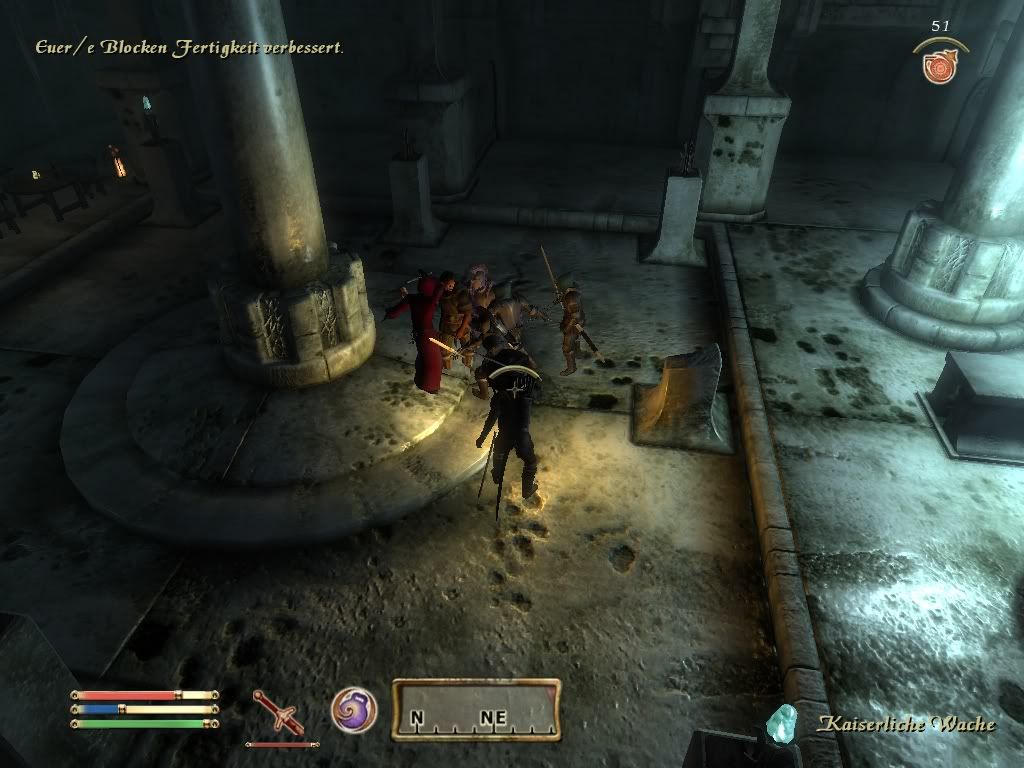Click the active effect icon under 51
The height and width of the screenshot is (768, 1024).
click(x=939, y=66)
